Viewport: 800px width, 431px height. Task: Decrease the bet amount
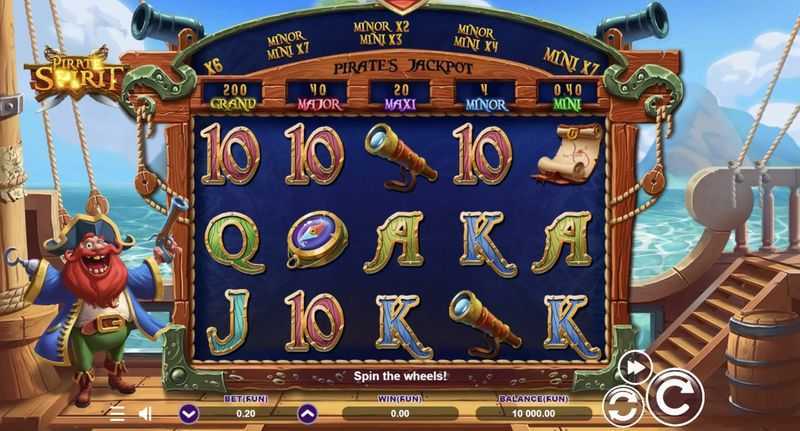click(189, 412)
